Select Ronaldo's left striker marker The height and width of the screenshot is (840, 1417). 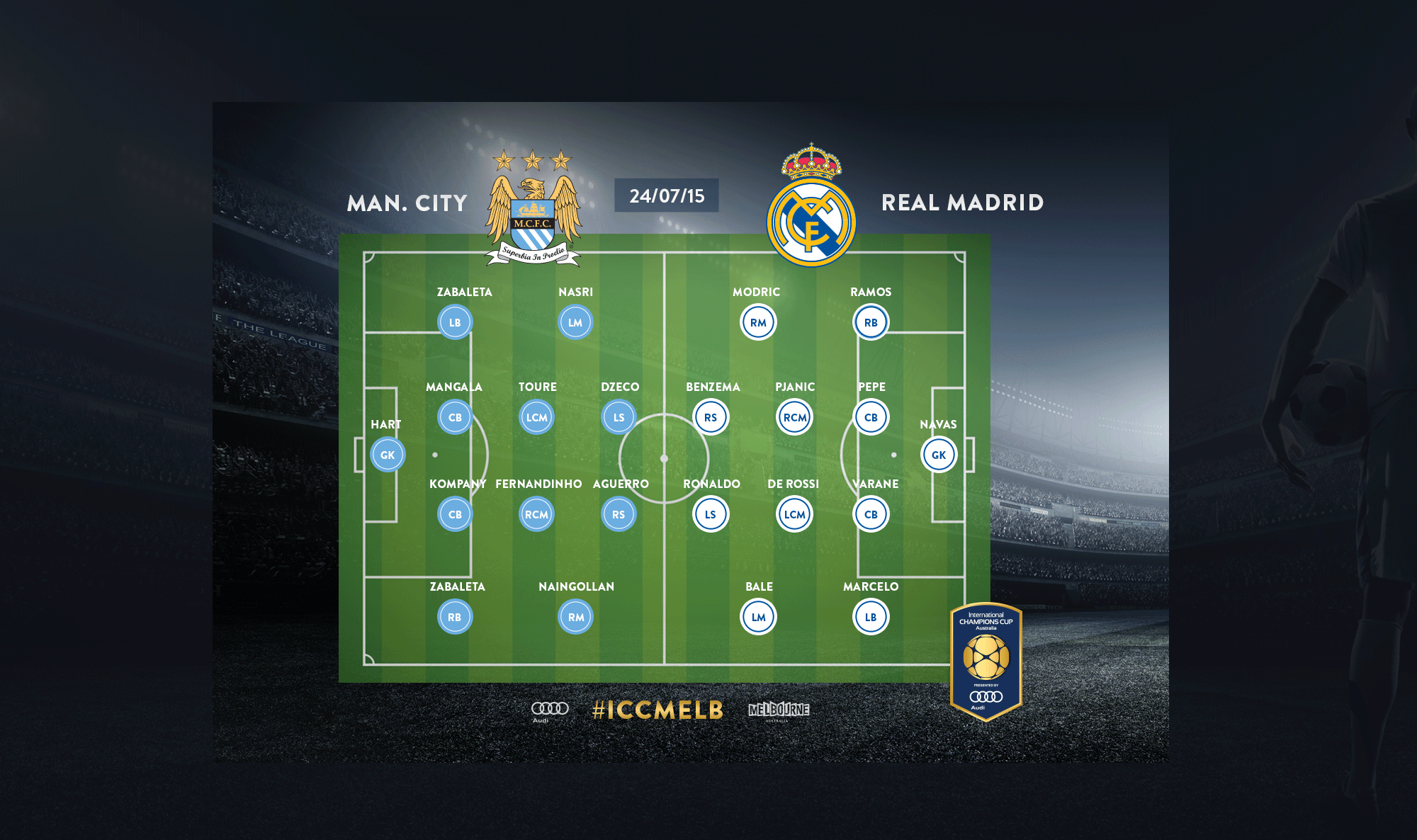[711, 514]
